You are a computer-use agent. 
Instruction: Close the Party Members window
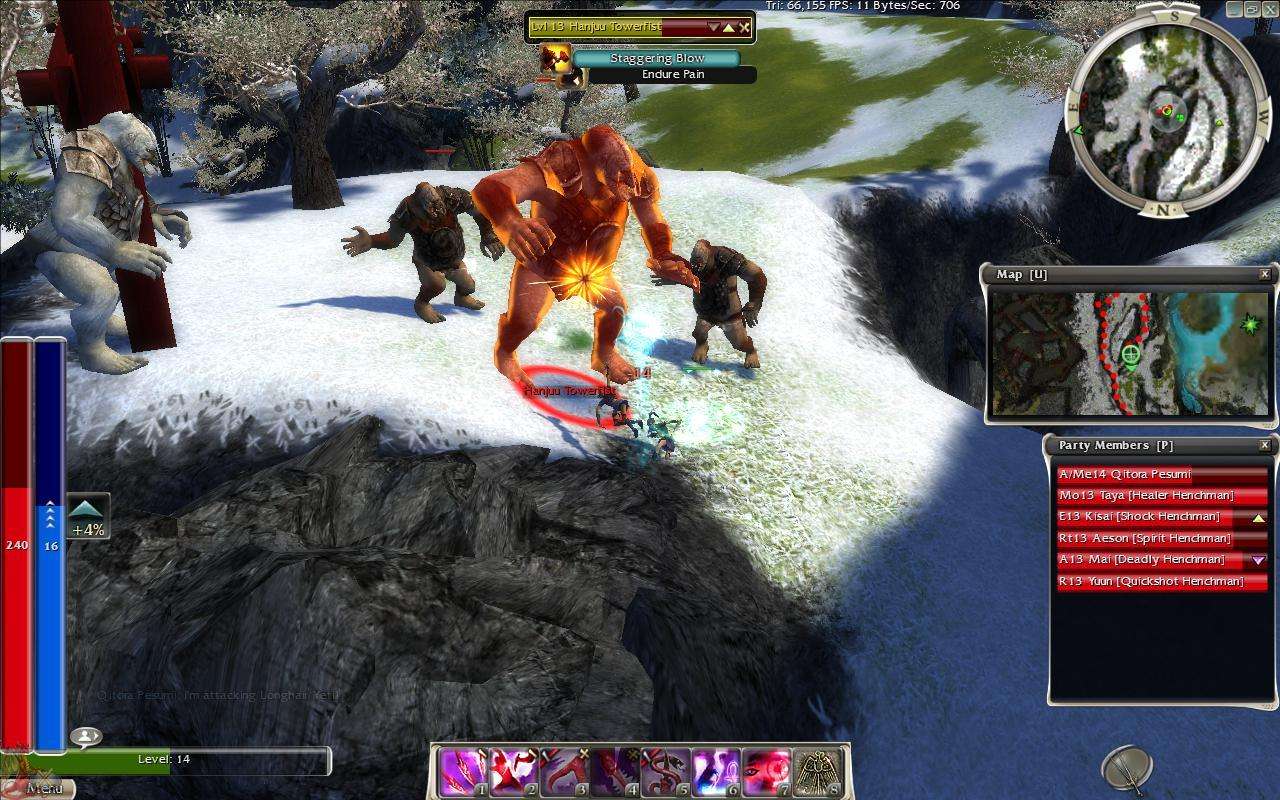point(1265,445)
